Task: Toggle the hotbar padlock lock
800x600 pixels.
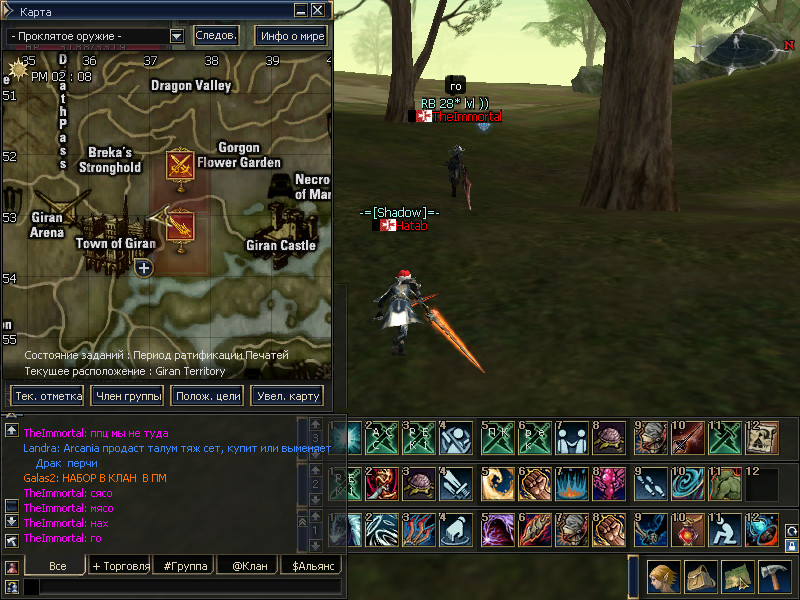Action: tap(792, 546)
